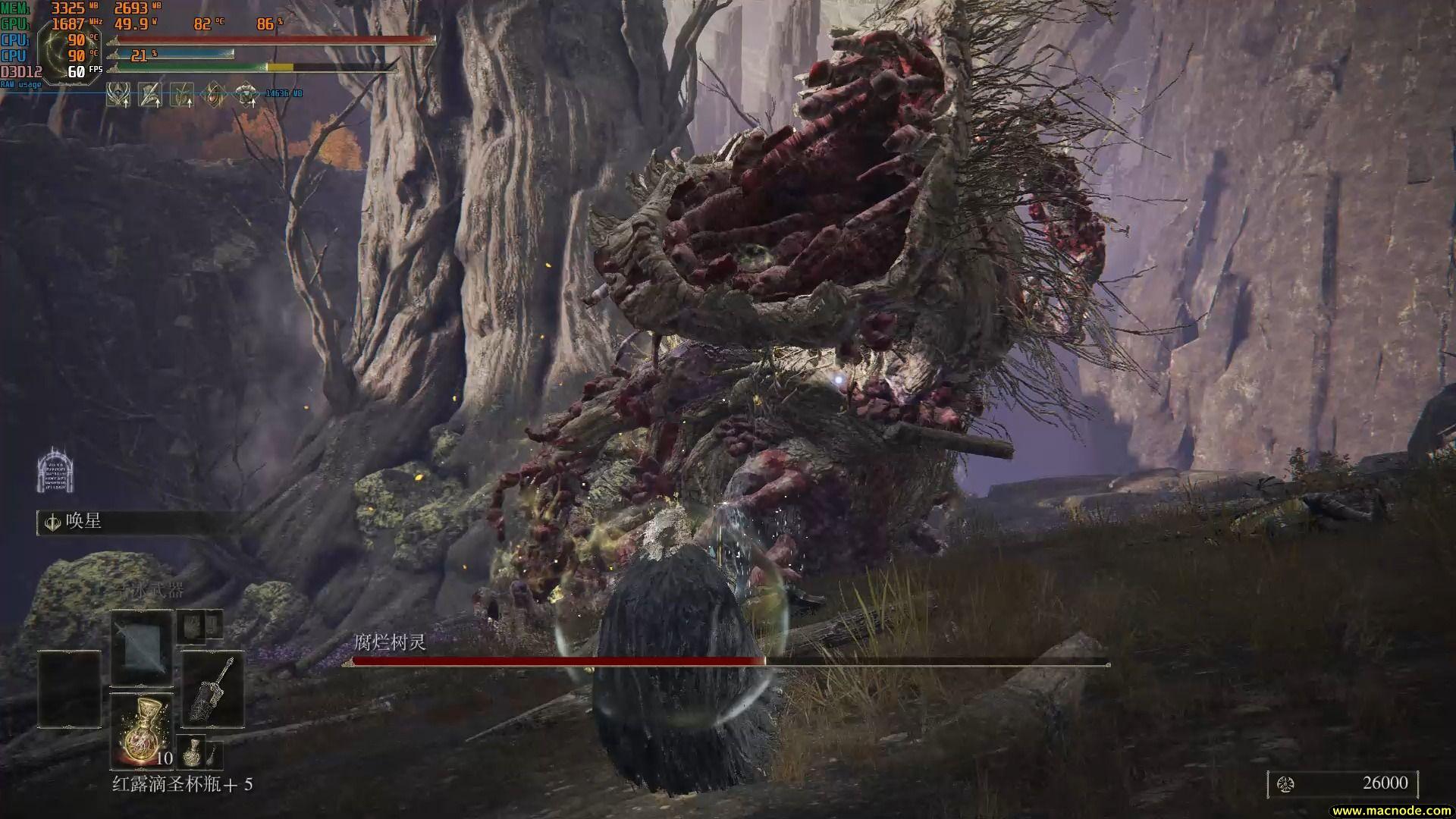Click the spirit summon gravestone icon

coord(55,469)
